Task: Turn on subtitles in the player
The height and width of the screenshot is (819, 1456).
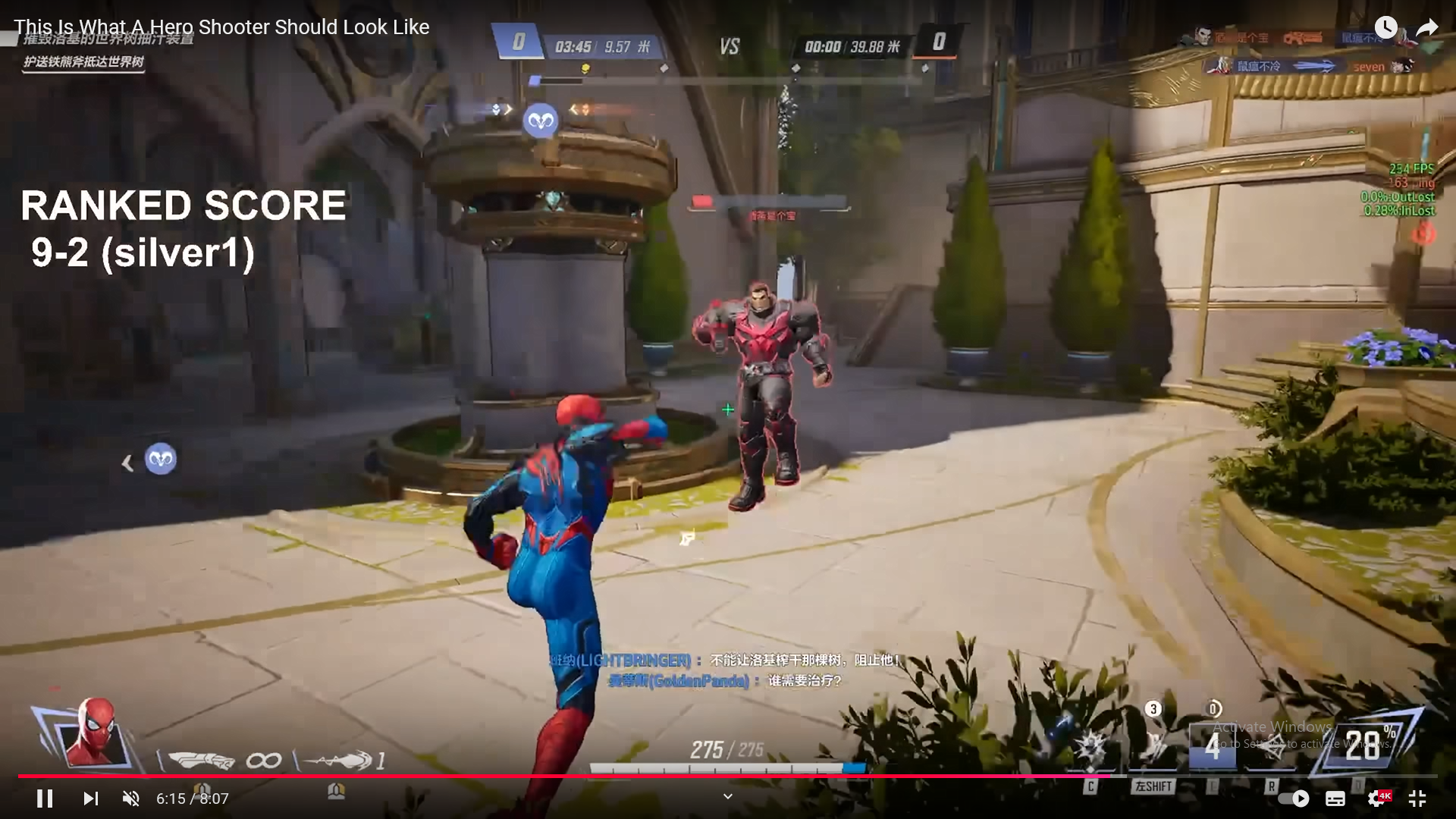Action: point(1335,799)
